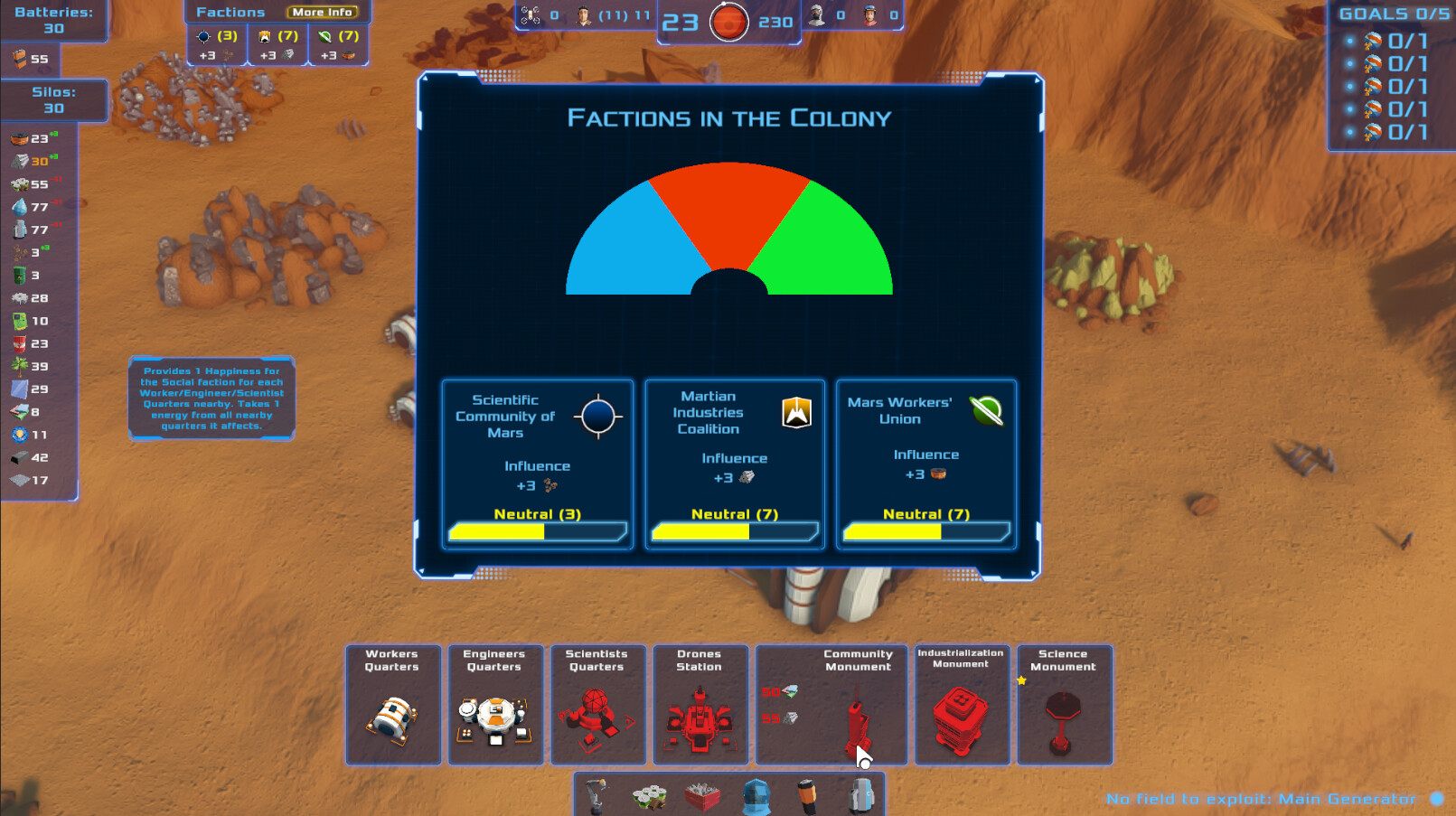Select the robotic arm icon in bottom tray

click(595, 795)
